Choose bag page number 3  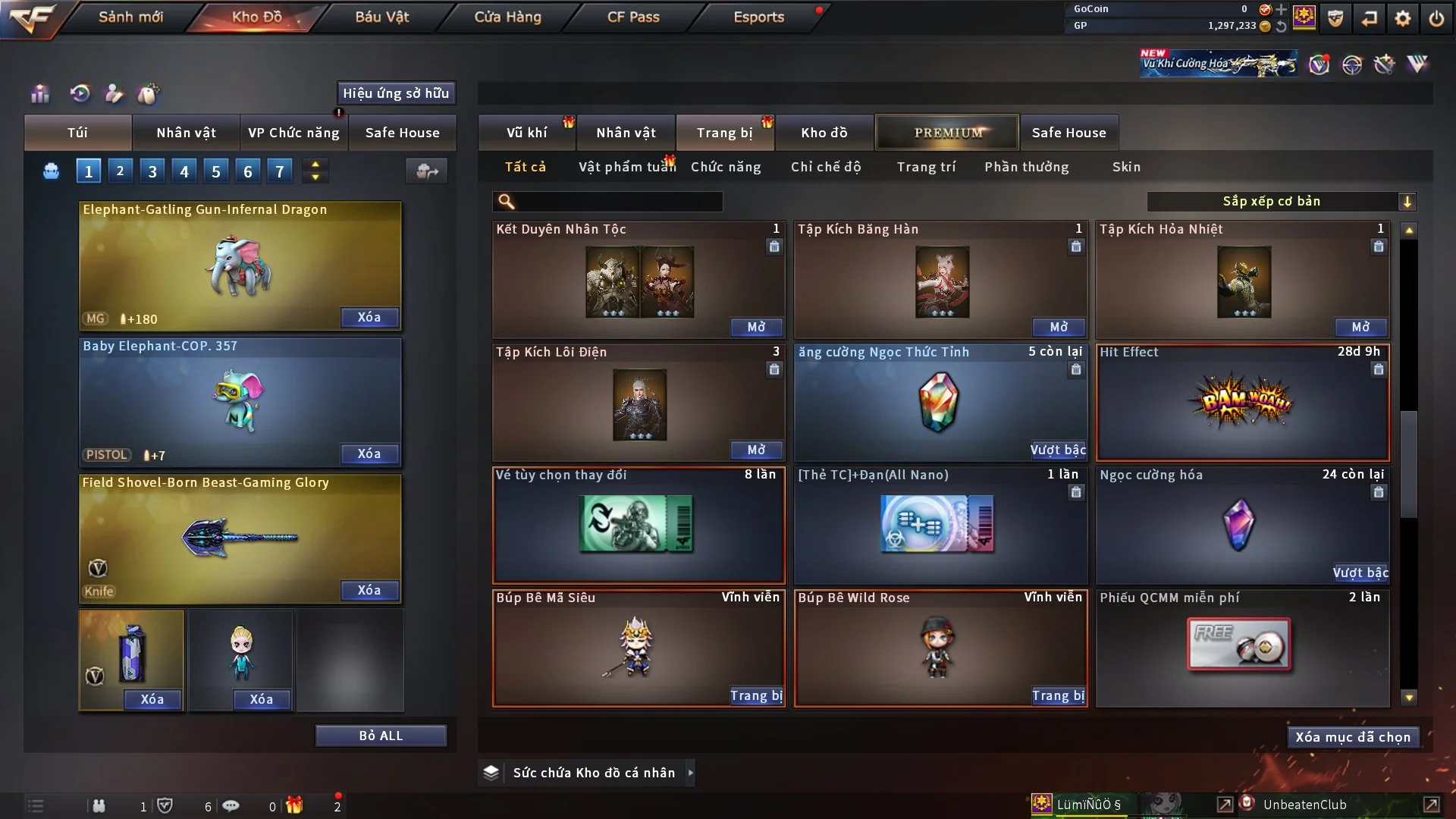(x=152, y=171)
